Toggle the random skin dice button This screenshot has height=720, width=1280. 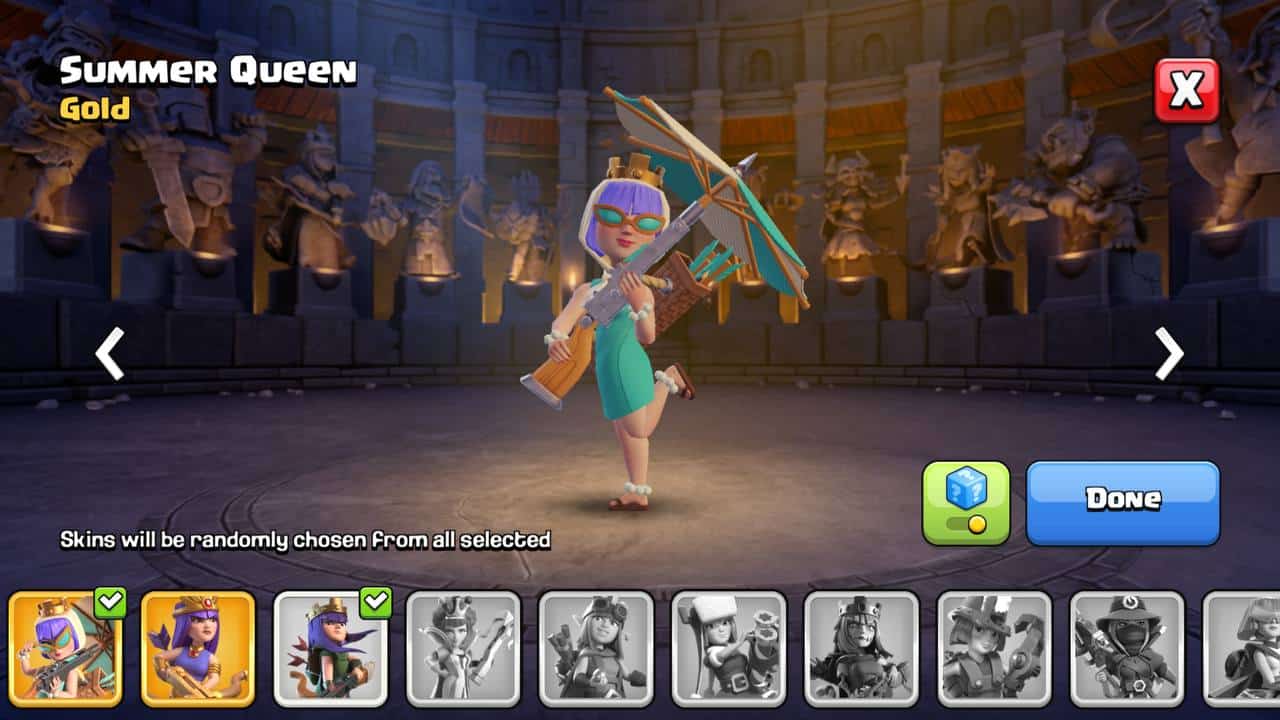click(x=966, y=502)
